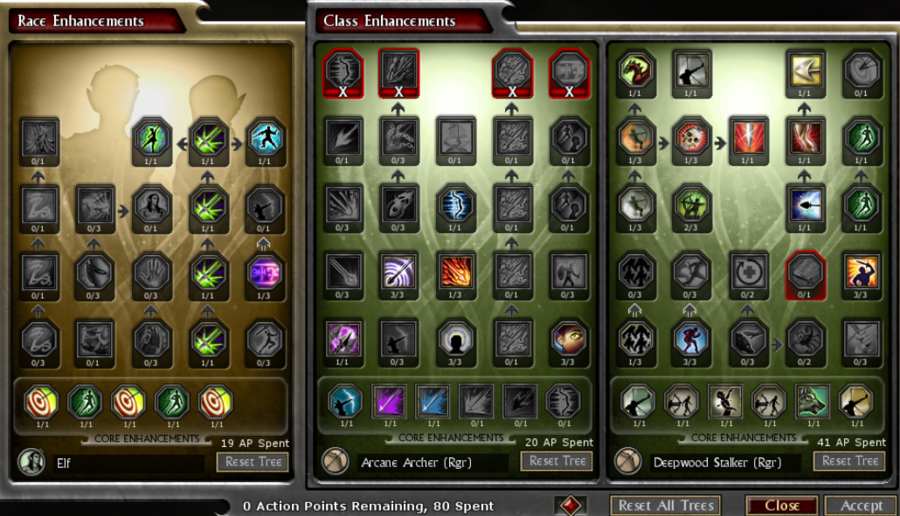The height and width of the screenshot is (516, 900).
Task: Reset the Arcane Archer tree
Action: pyautogui.click(x=556, y=461)
